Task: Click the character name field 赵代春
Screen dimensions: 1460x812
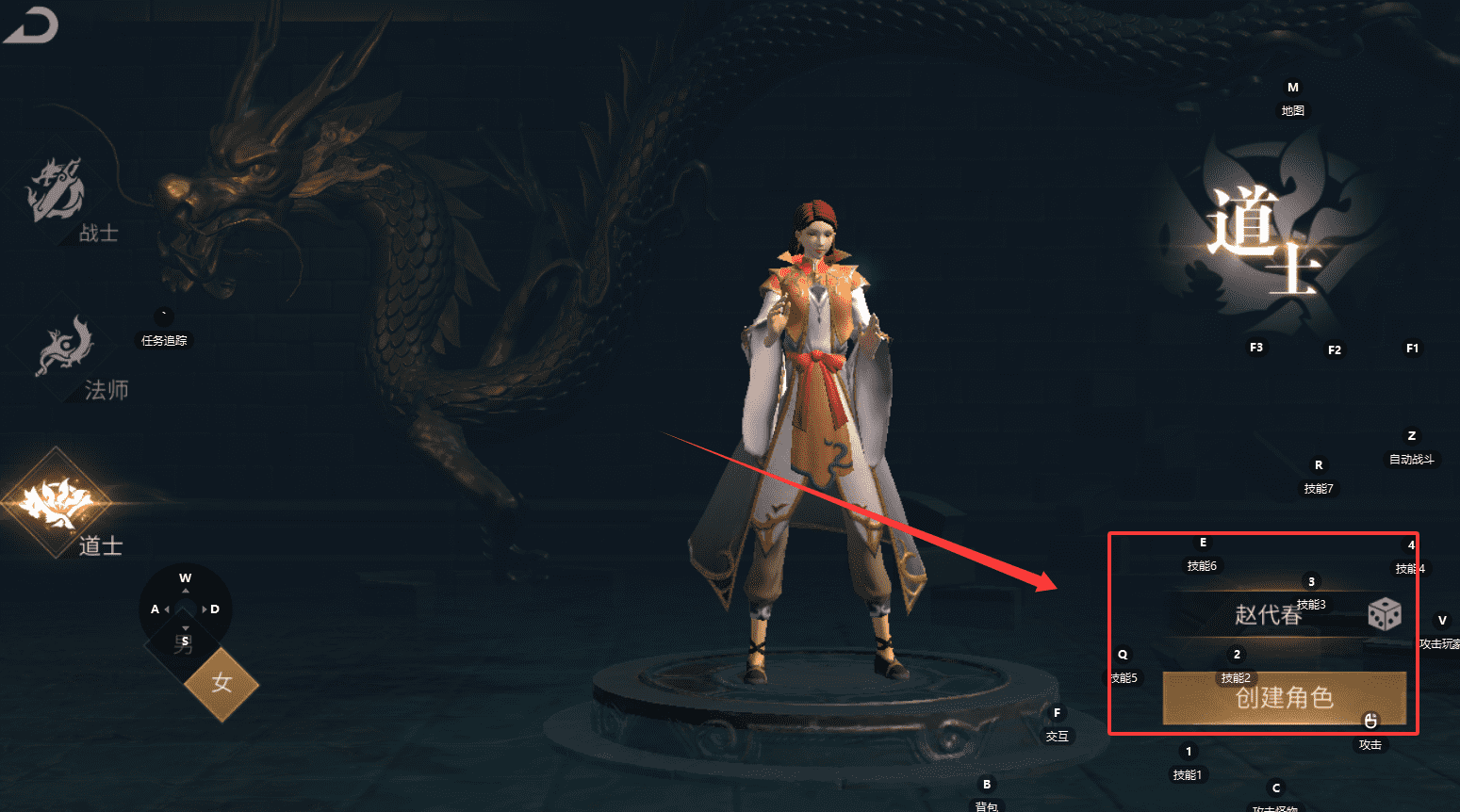Action: [x=1267, y=615]
